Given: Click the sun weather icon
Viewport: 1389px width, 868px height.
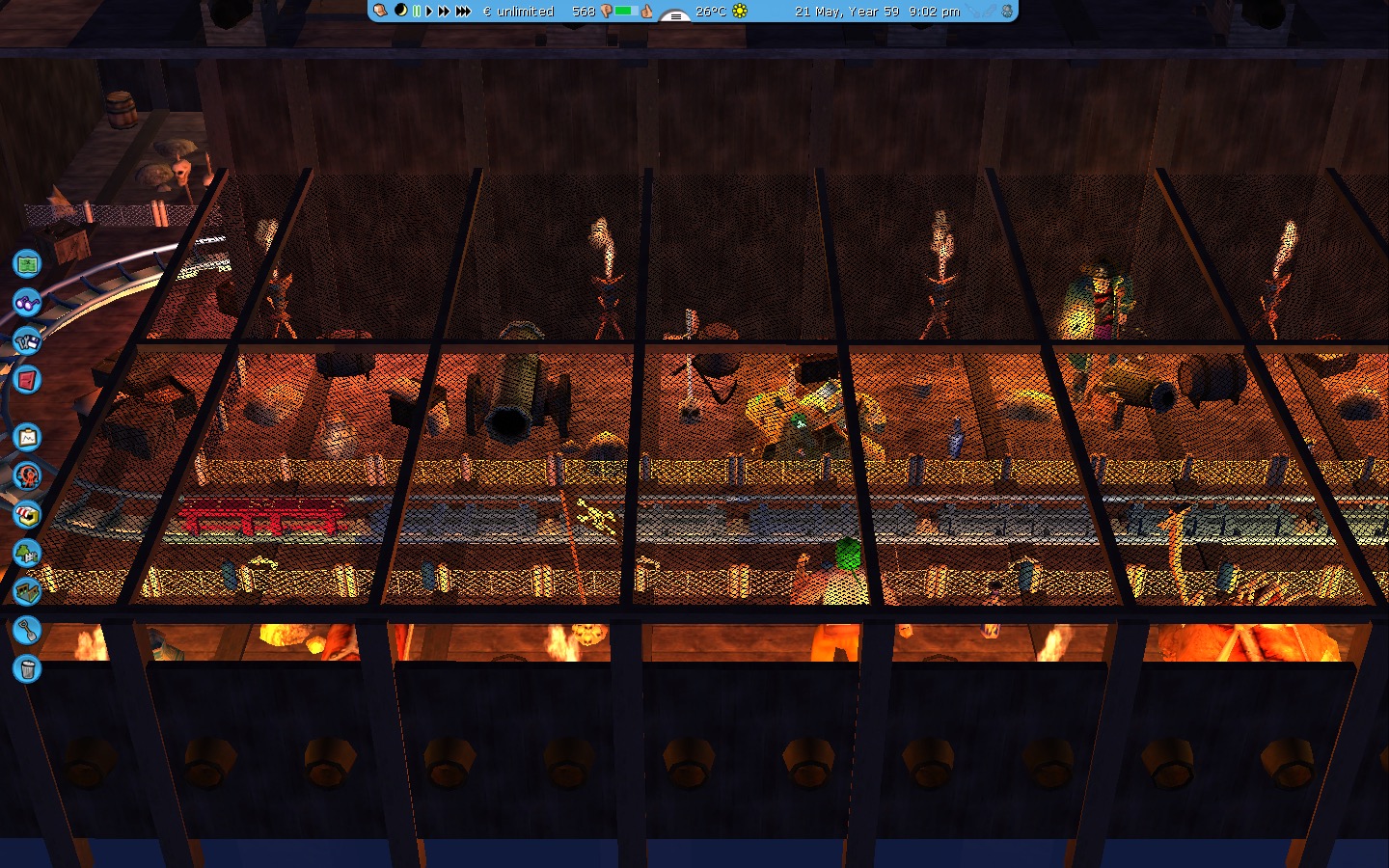Looking at the screenshot, I should 740,11.
